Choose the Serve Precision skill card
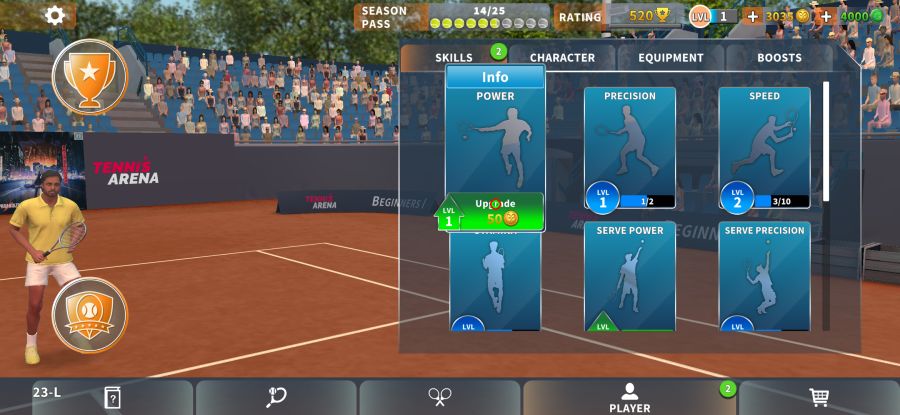The width and height of the screenshot is (900, 415). click(764, 277)
